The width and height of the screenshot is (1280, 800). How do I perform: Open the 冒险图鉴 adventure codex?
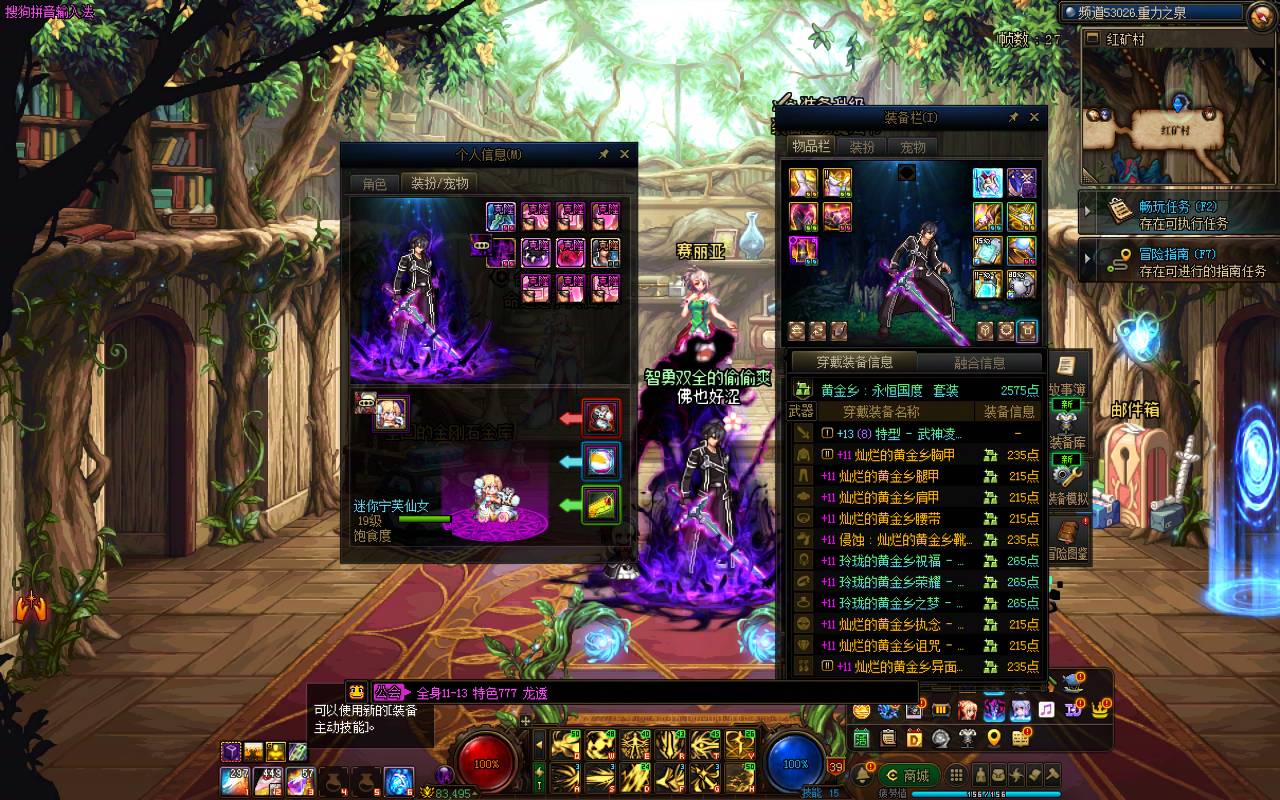click(1069, 540)
